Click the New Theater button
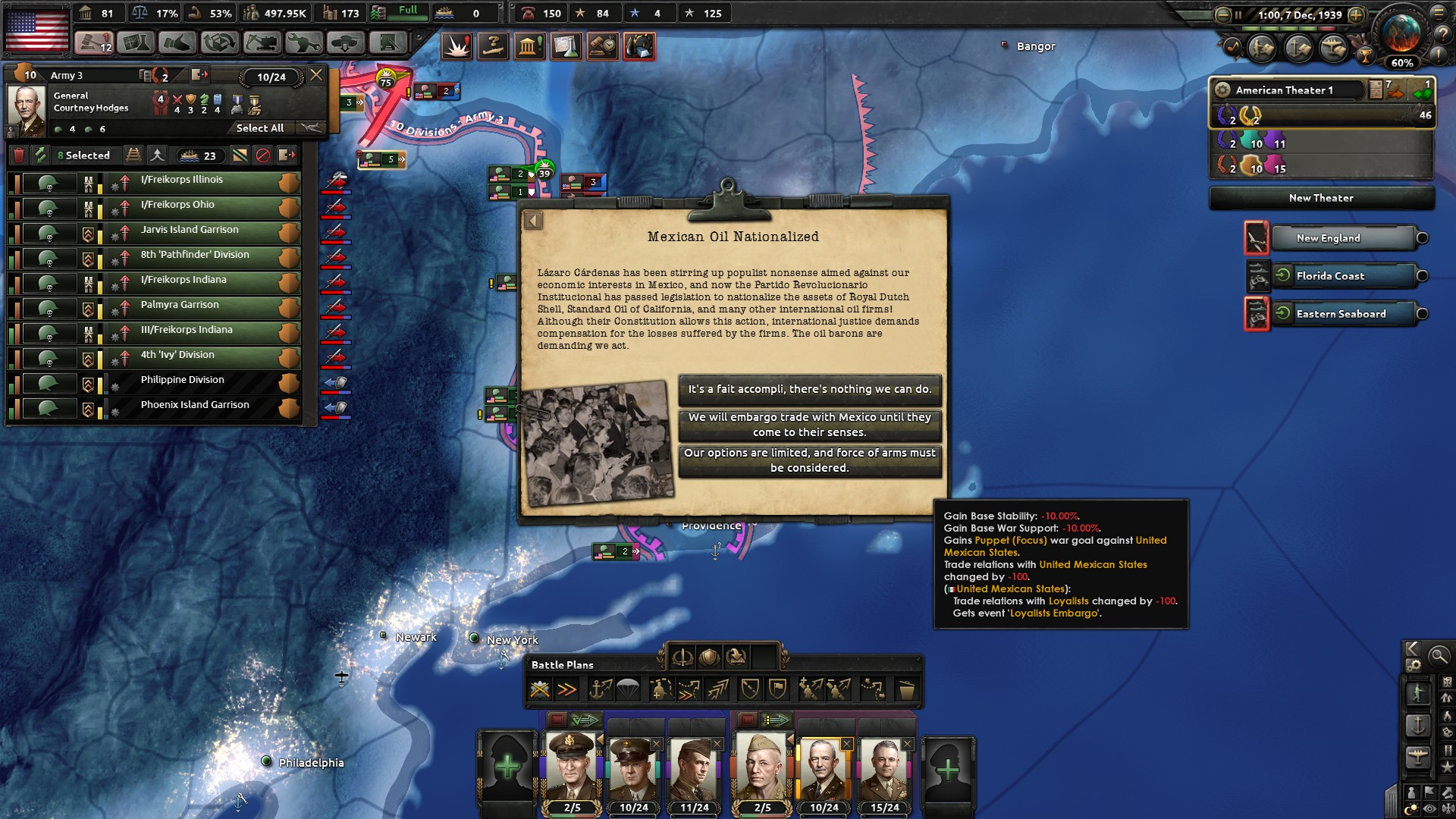Viewport: 1456px width, 819px height. pos(1321,198)
